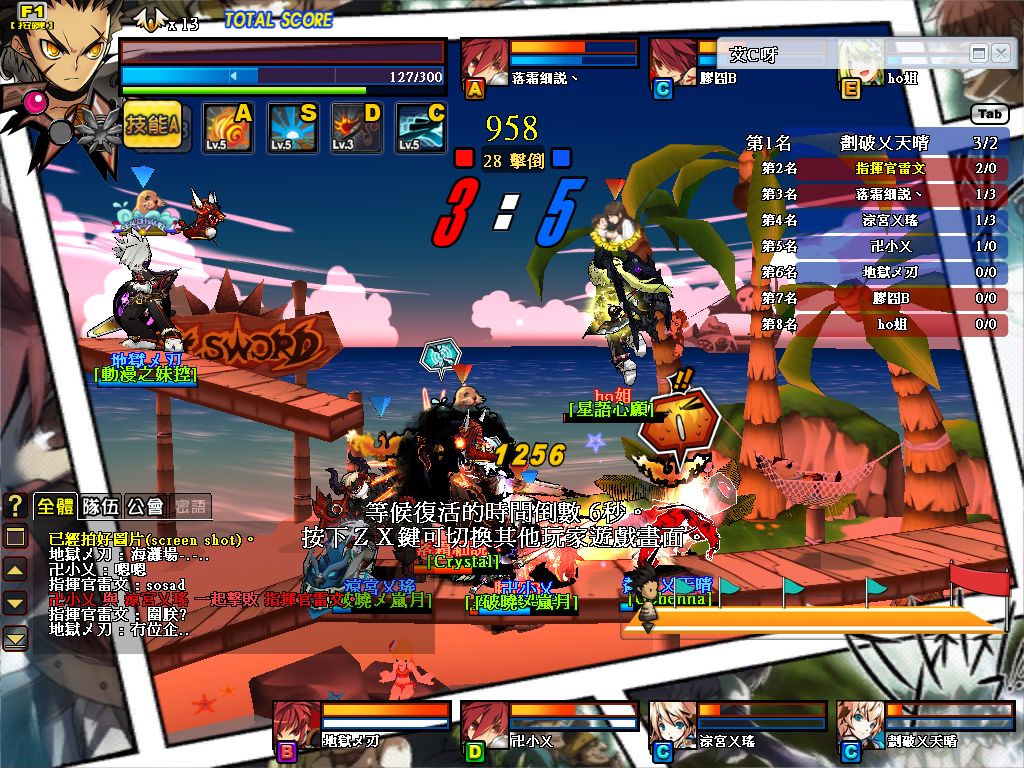This screenshot has height=768, width=1024.
Task: Jump to the newest chat message
Action: (x=15, y=636)
